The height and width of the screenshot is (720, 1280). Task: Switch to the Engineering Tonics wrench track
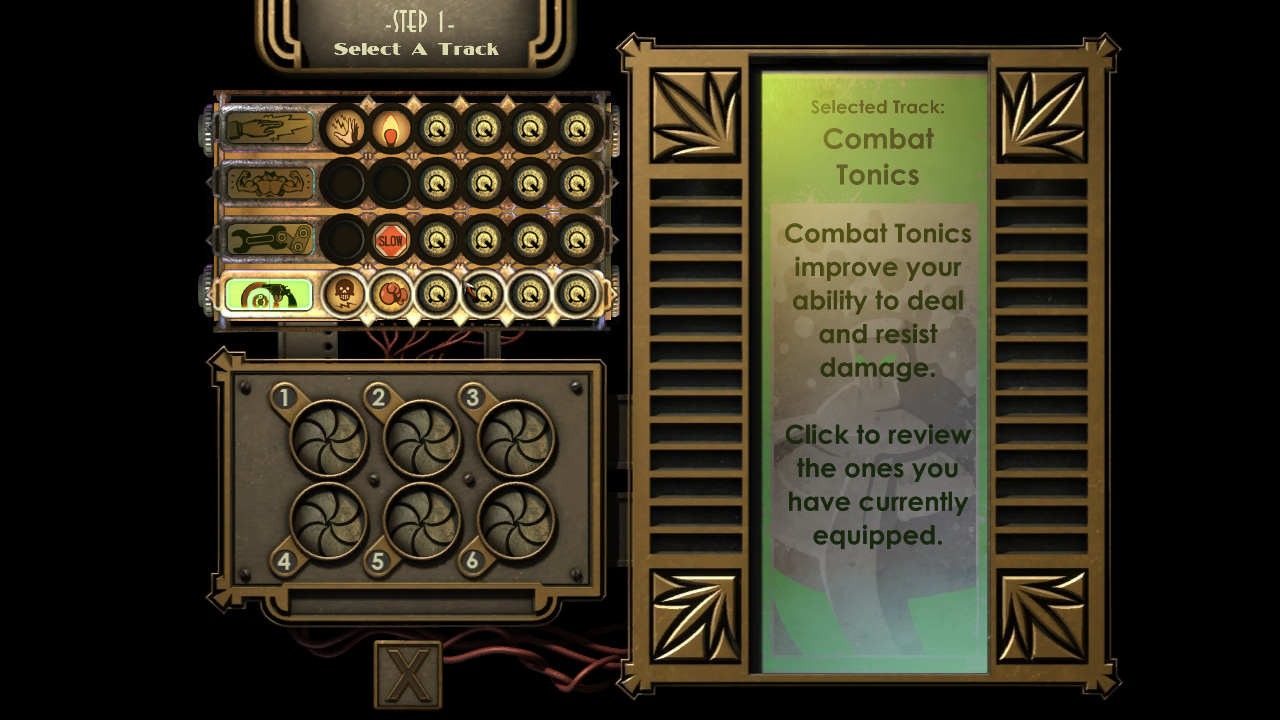coord(269,239)
